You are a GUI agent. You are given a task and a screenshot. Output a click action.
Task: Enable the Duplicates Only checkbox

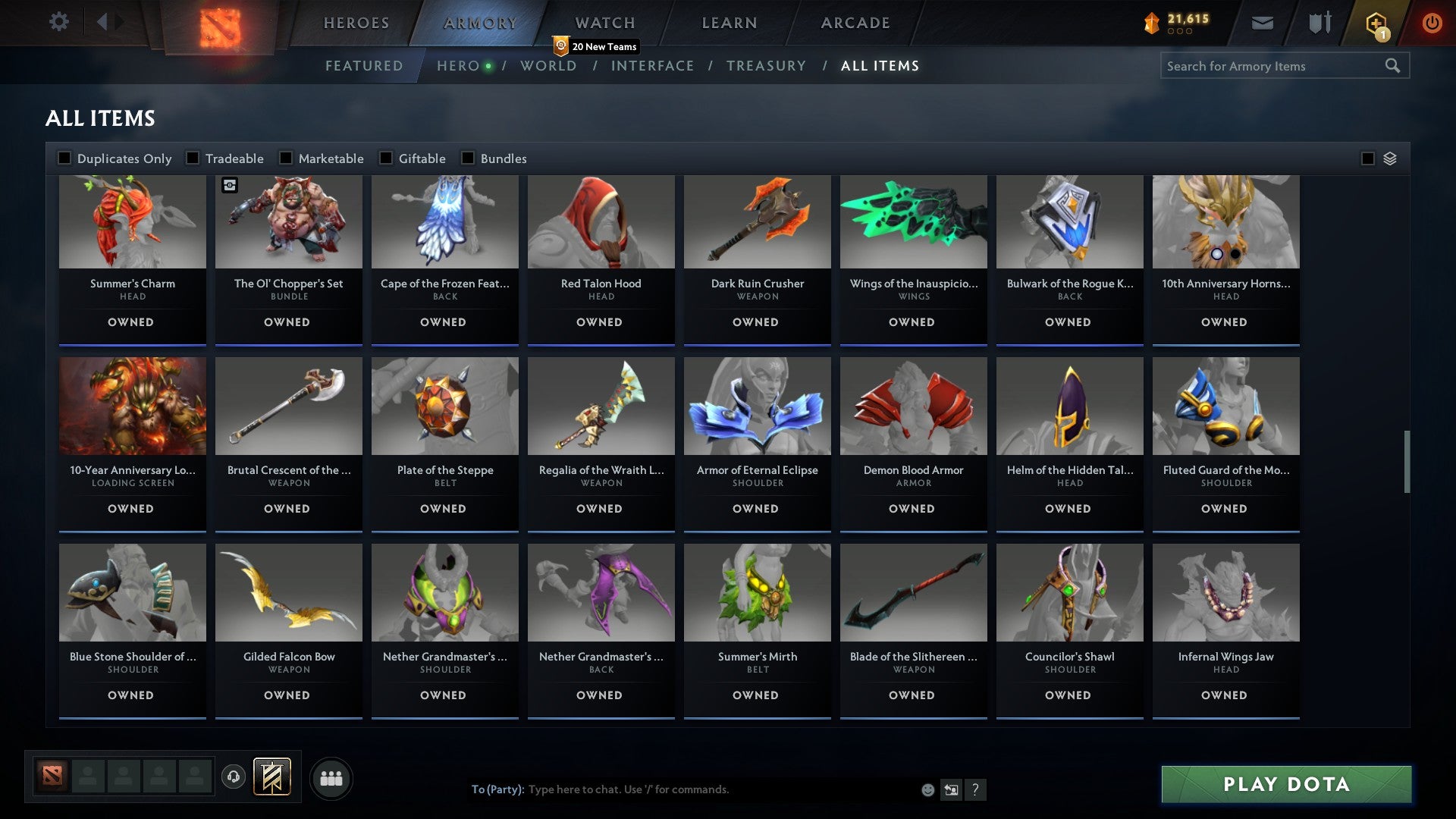[x=64, y=158]
